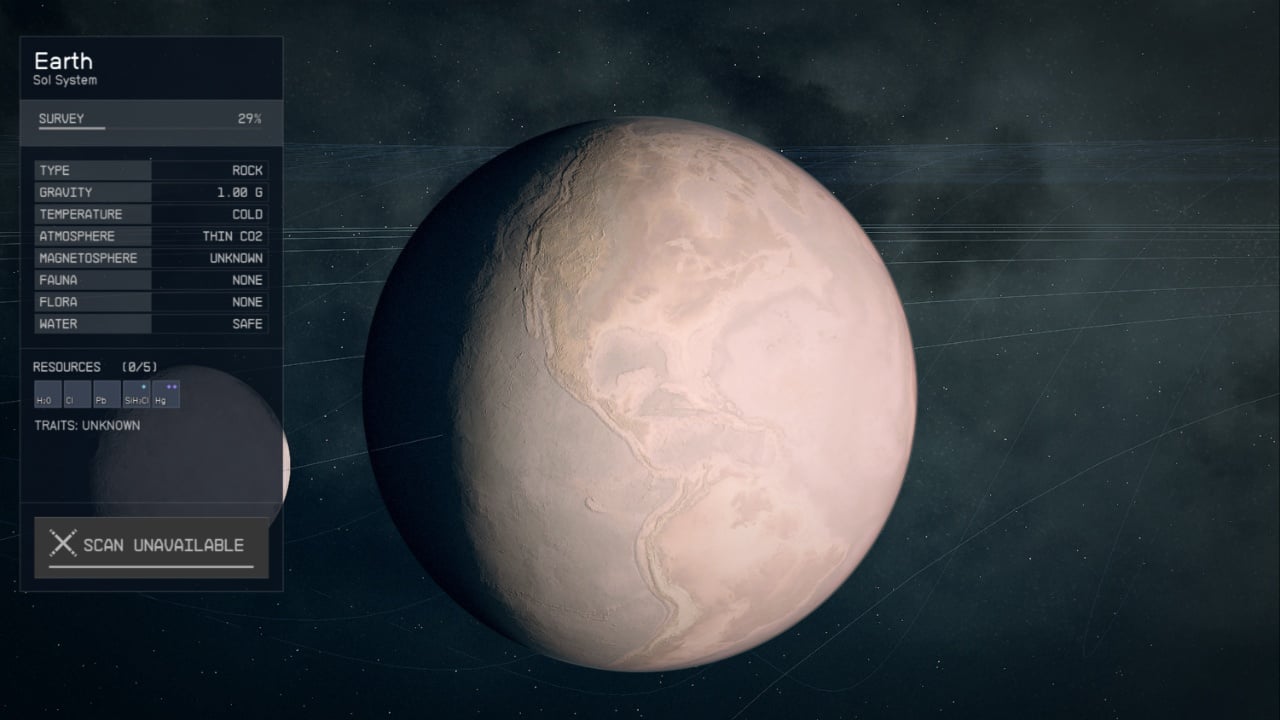The height and width of the screenshot is (720, 1280).
Task: Select the Cl chlorine resource icon
Action: 75,392
